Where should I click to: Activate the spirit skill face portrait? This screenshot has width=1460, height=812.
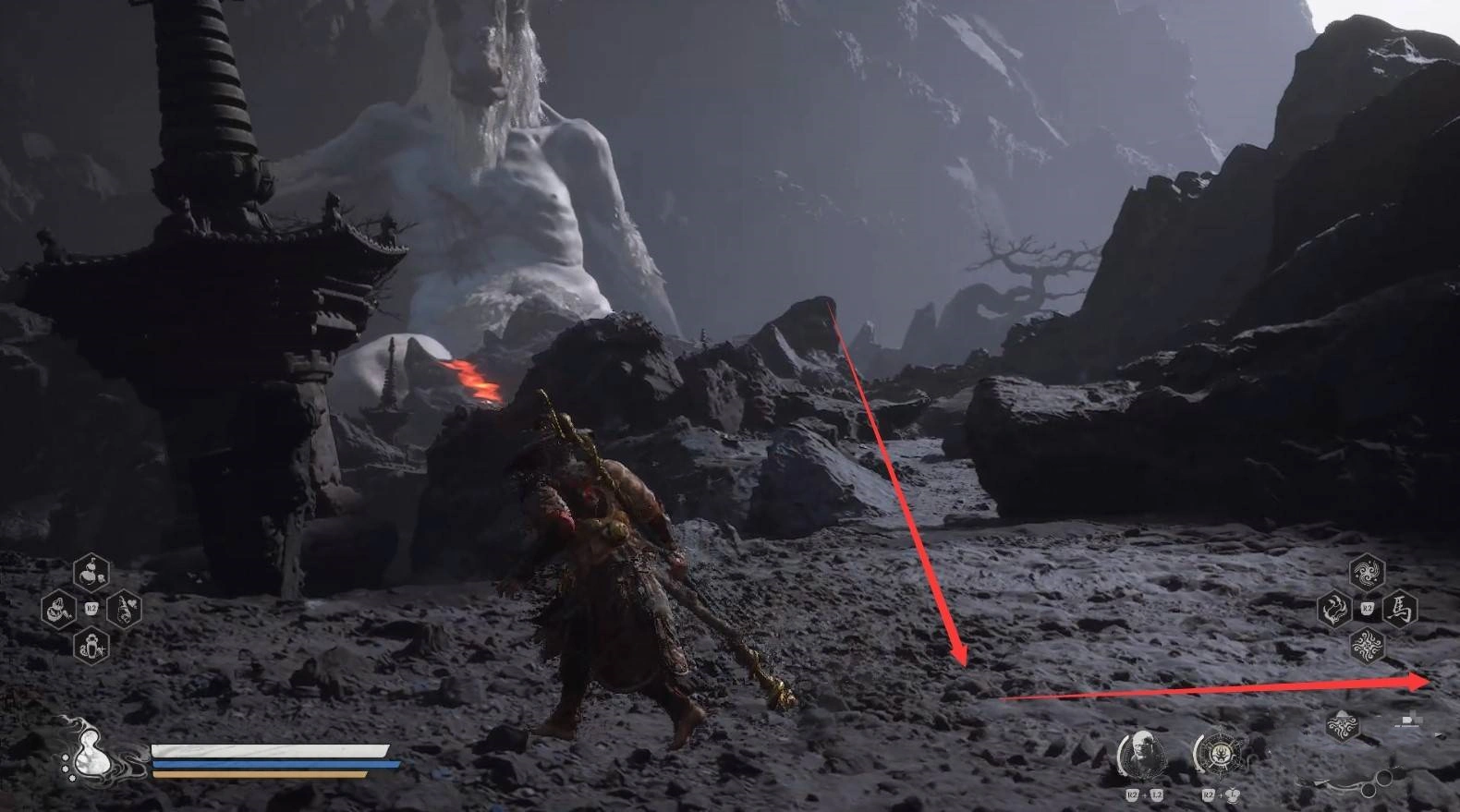tap(1141, 755)
